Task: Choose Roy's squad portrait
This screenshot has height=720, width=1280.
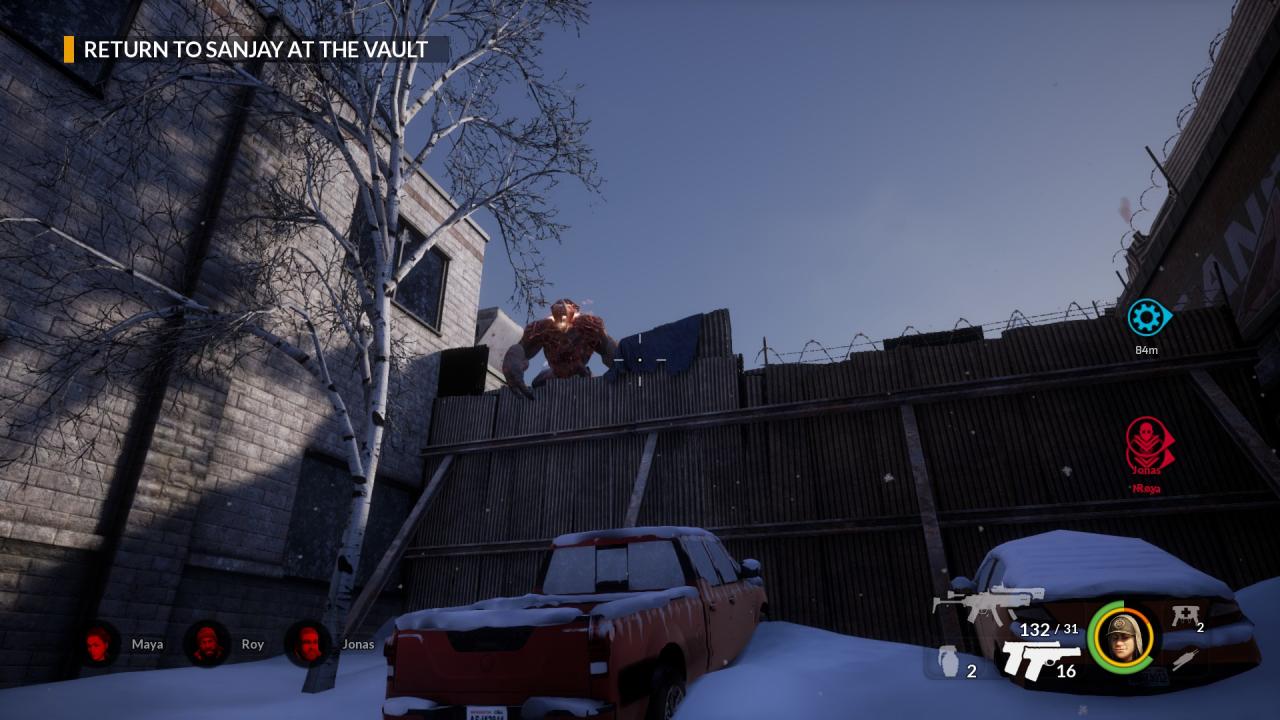Action: [207, 643]
